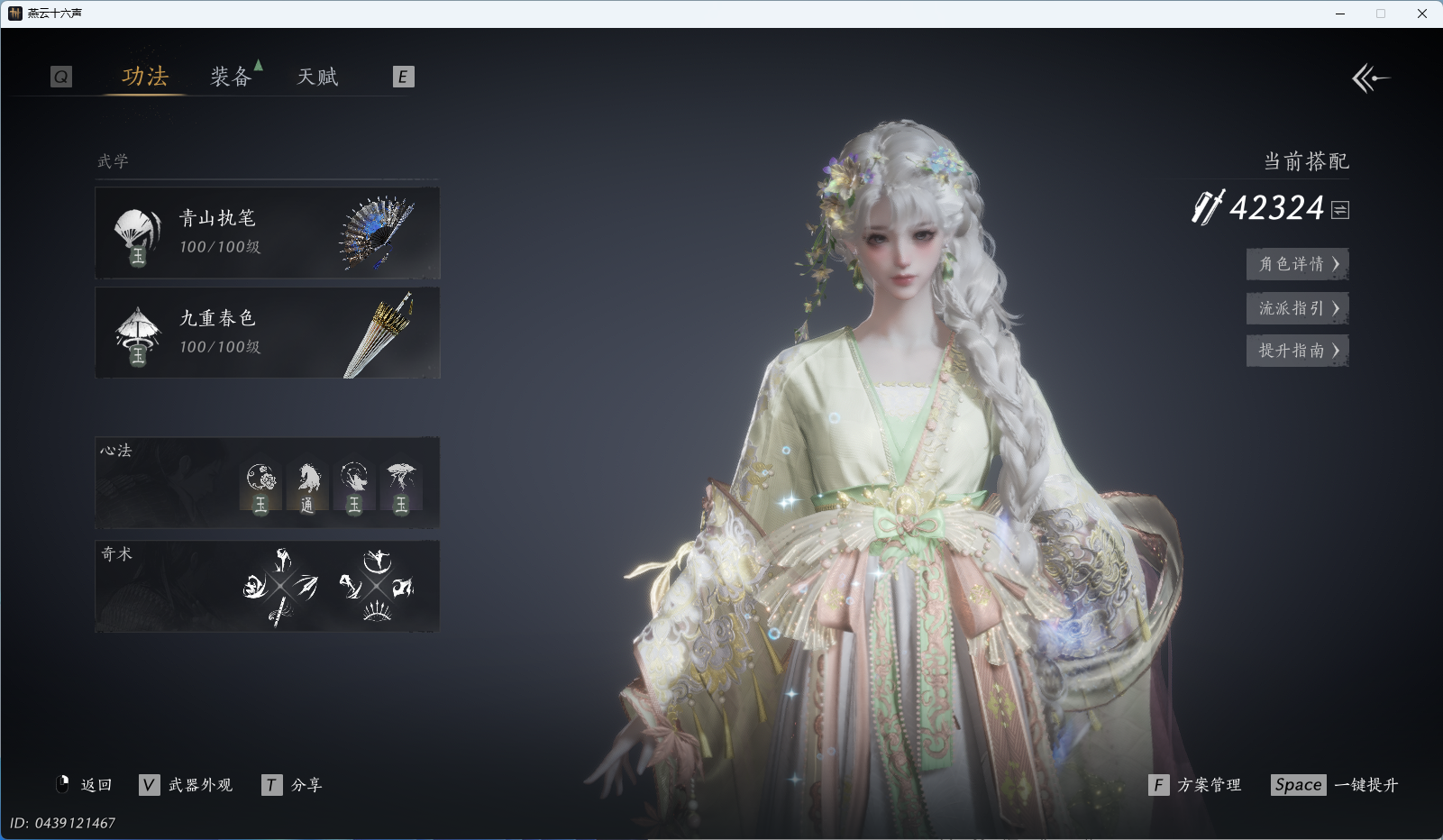Select the 九重春色 umbrella martial art
This screenshot has height=840, width=1443.
click(267, 333)
